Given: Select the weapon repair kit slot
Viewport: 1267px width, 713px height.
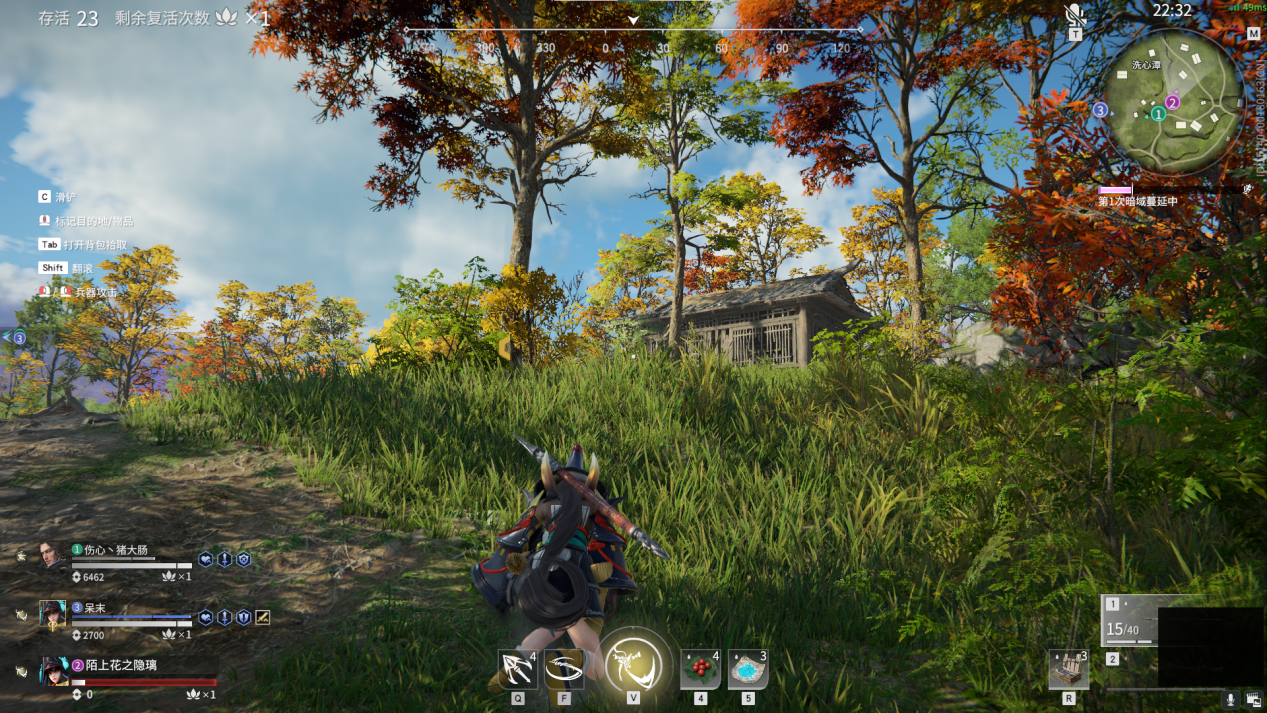Looking at the screenshot, I should pos(1068,669).
